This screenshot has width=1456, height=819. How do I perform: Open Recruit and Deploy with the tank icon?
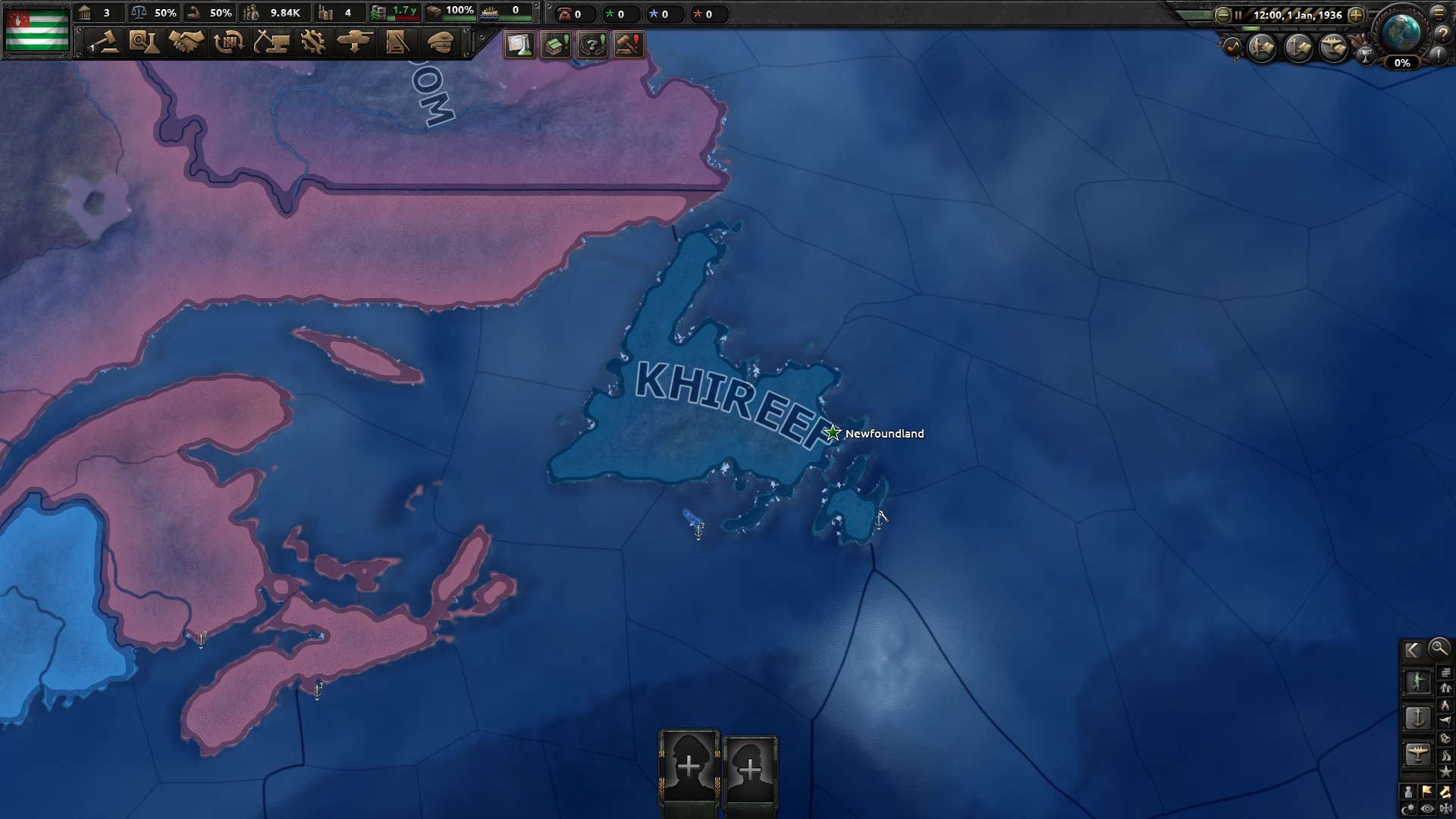[x=355, y=43]
